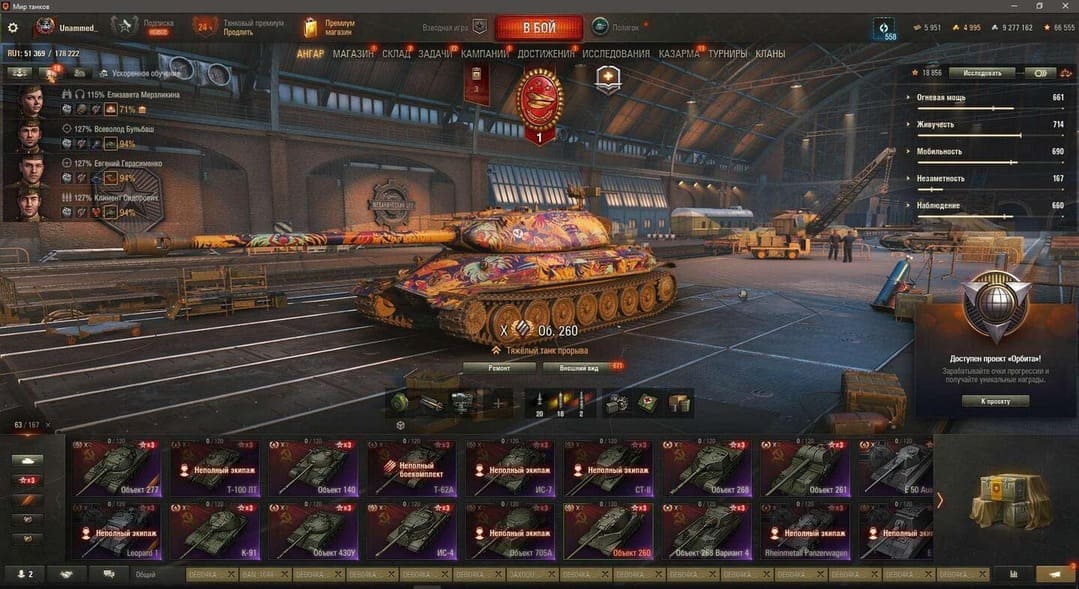Choose the Объект 140 tank tile
Viewport: 1079px width, 589px height.
313,468
